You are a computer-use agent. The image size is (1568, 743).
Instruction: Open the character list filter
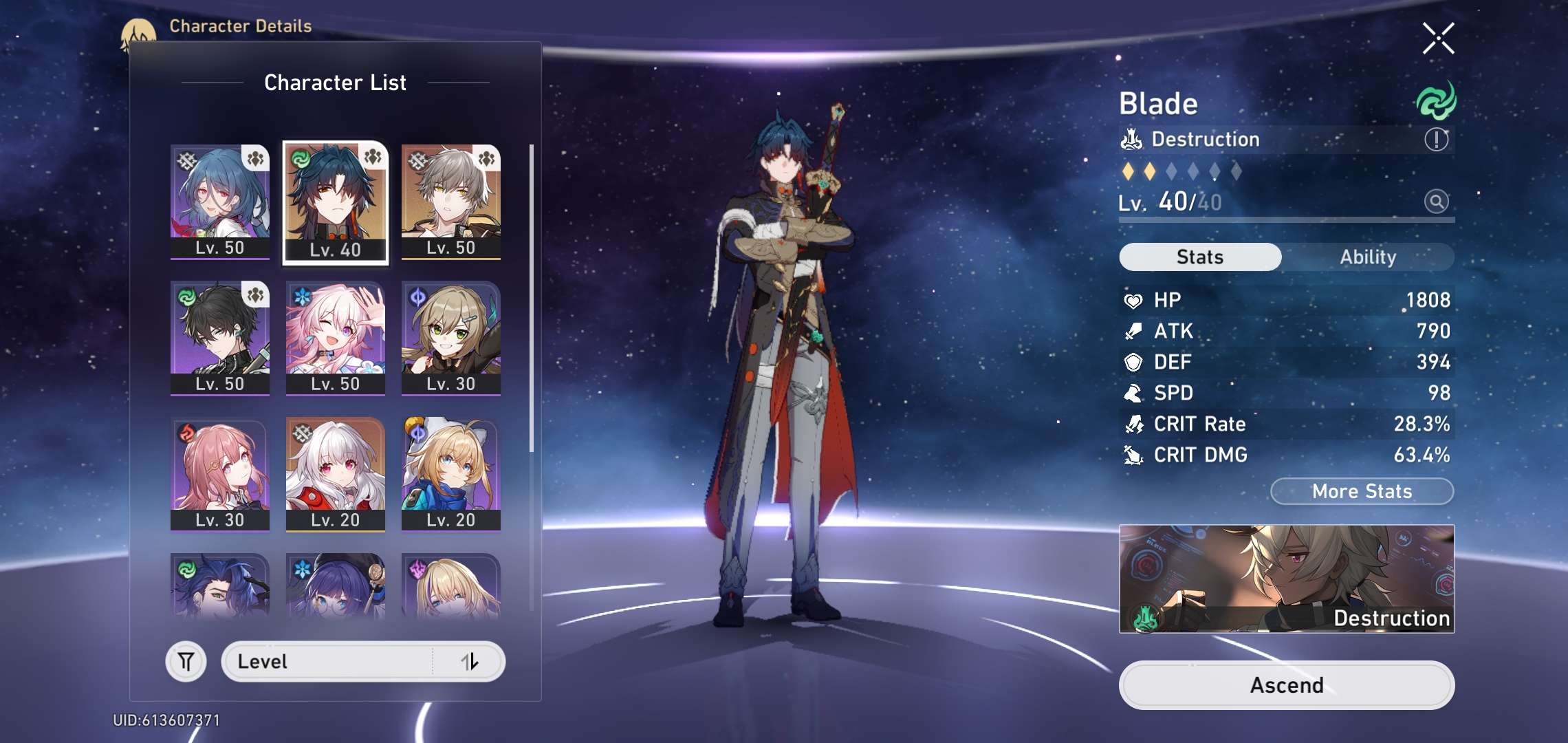point(186,662)
